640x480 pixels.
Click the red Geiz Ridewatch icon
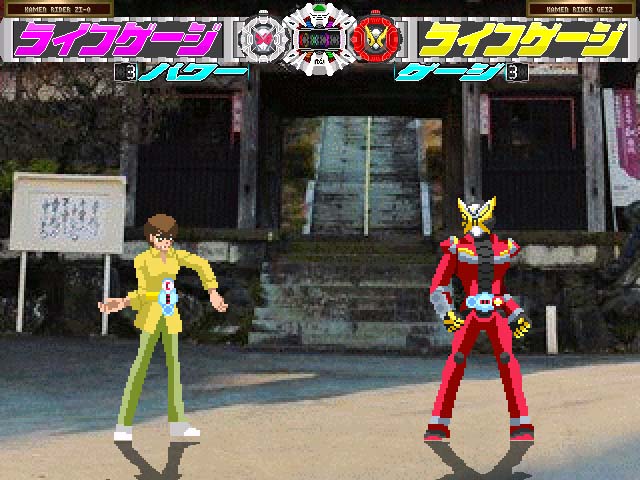point(376,39)
